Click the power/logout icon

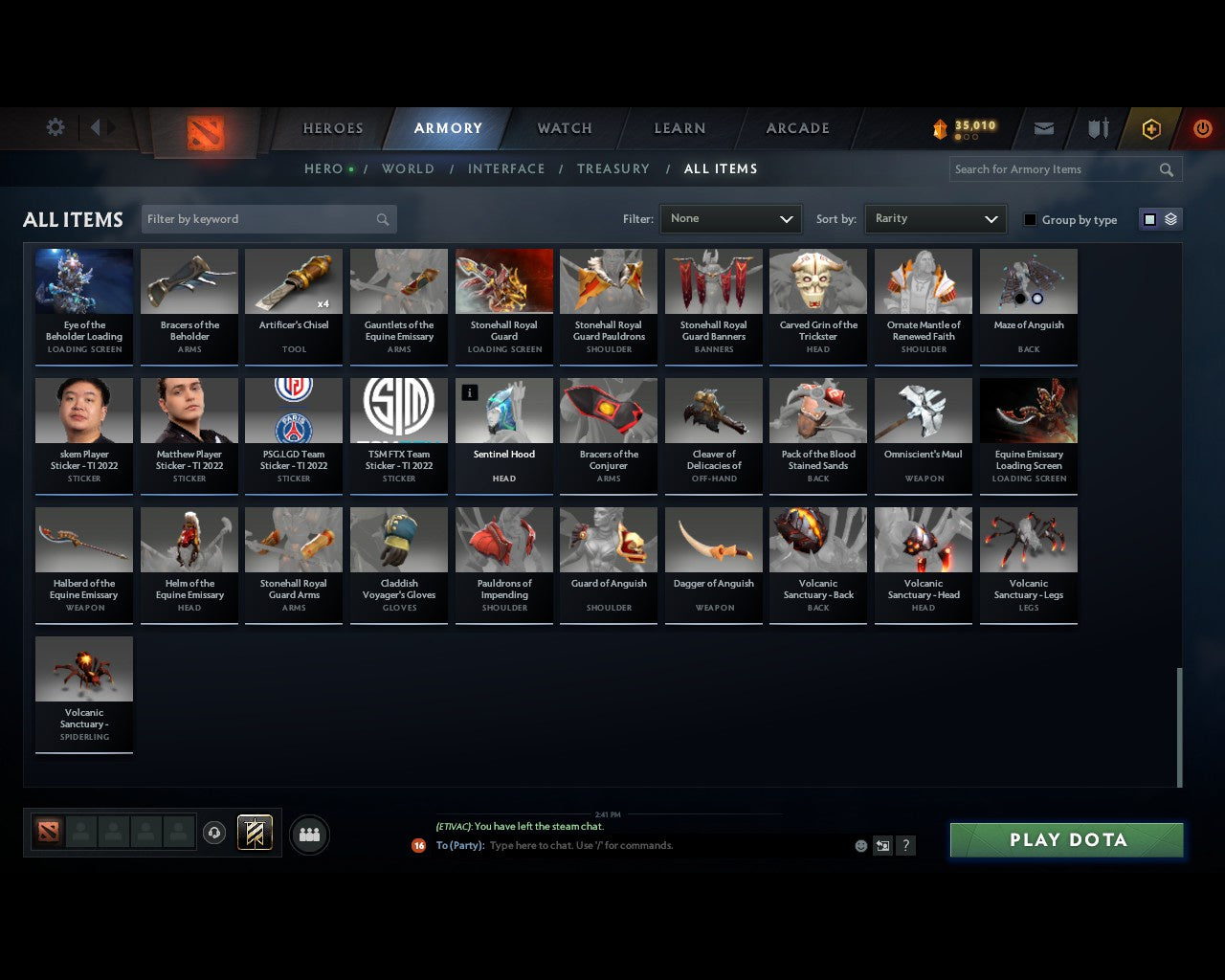click(1202, 127)
